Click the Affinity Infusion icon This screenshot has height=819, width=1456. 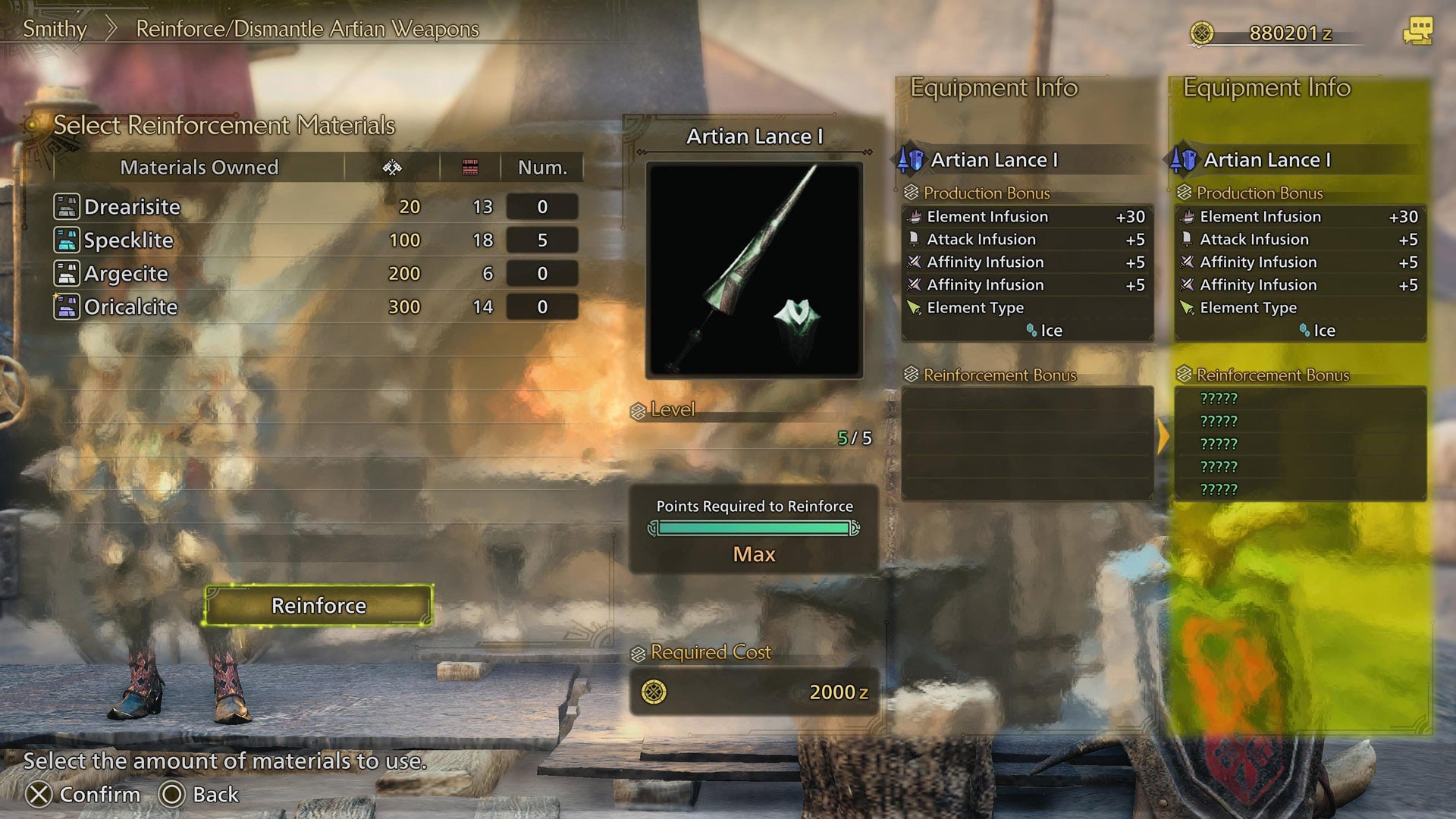(915, 262)
